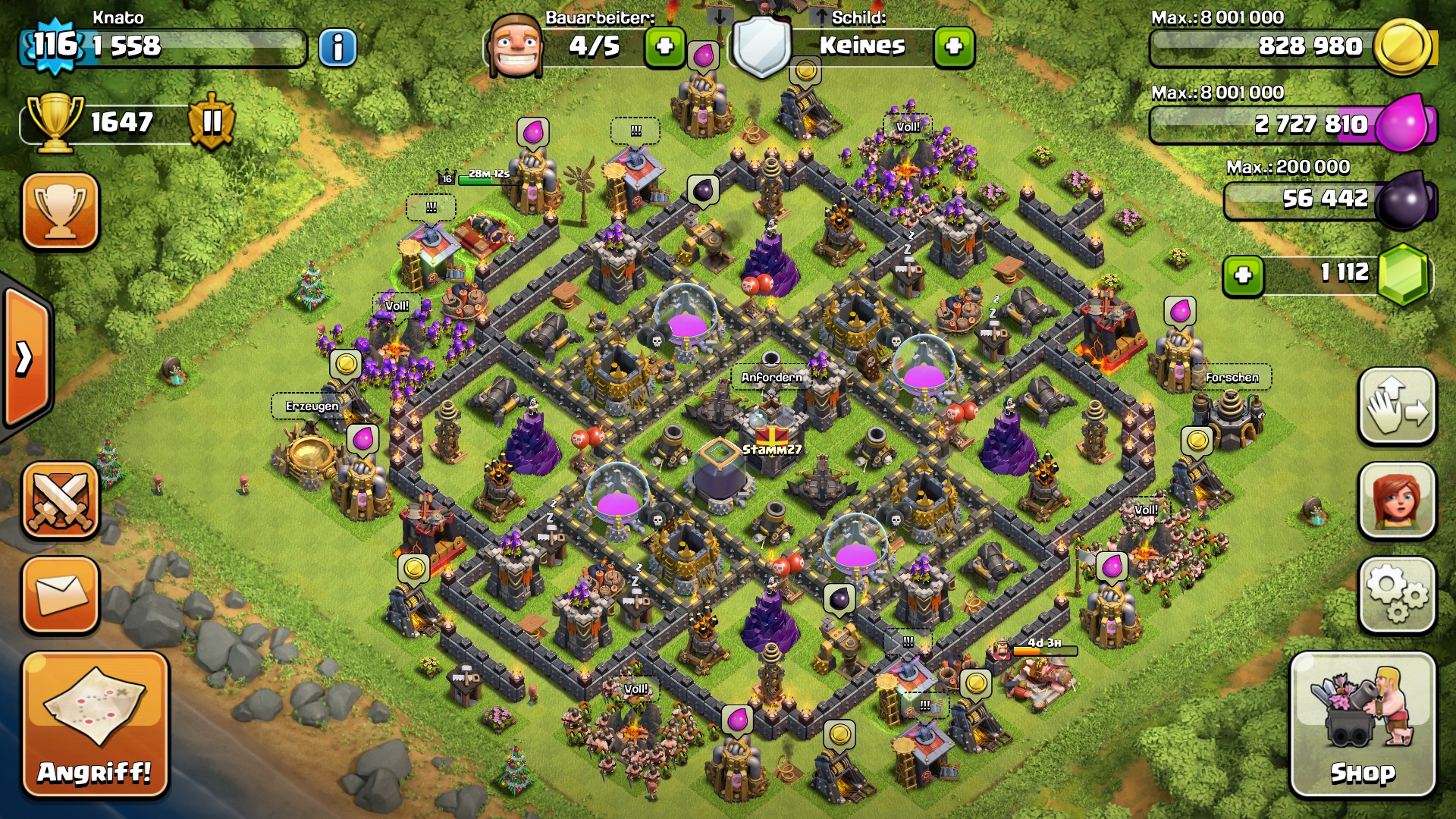Open the crossed swords battle log

tap(61, 500)
